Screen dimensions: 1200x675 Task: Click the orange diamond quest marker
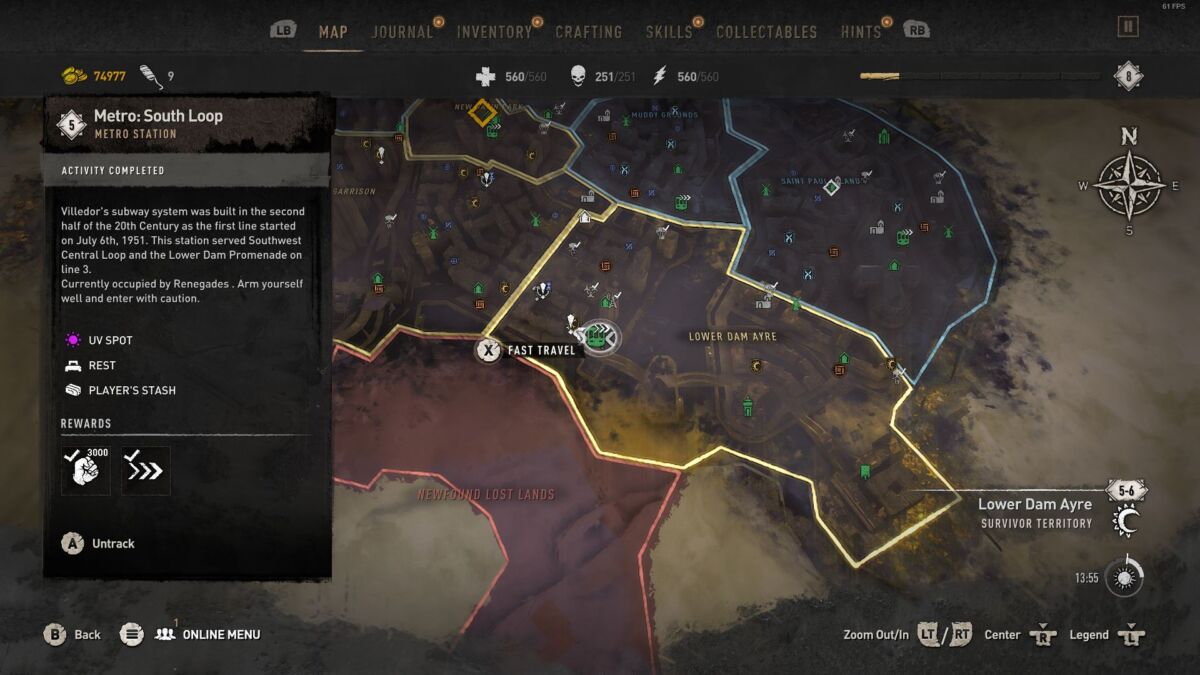pos(483,112)
